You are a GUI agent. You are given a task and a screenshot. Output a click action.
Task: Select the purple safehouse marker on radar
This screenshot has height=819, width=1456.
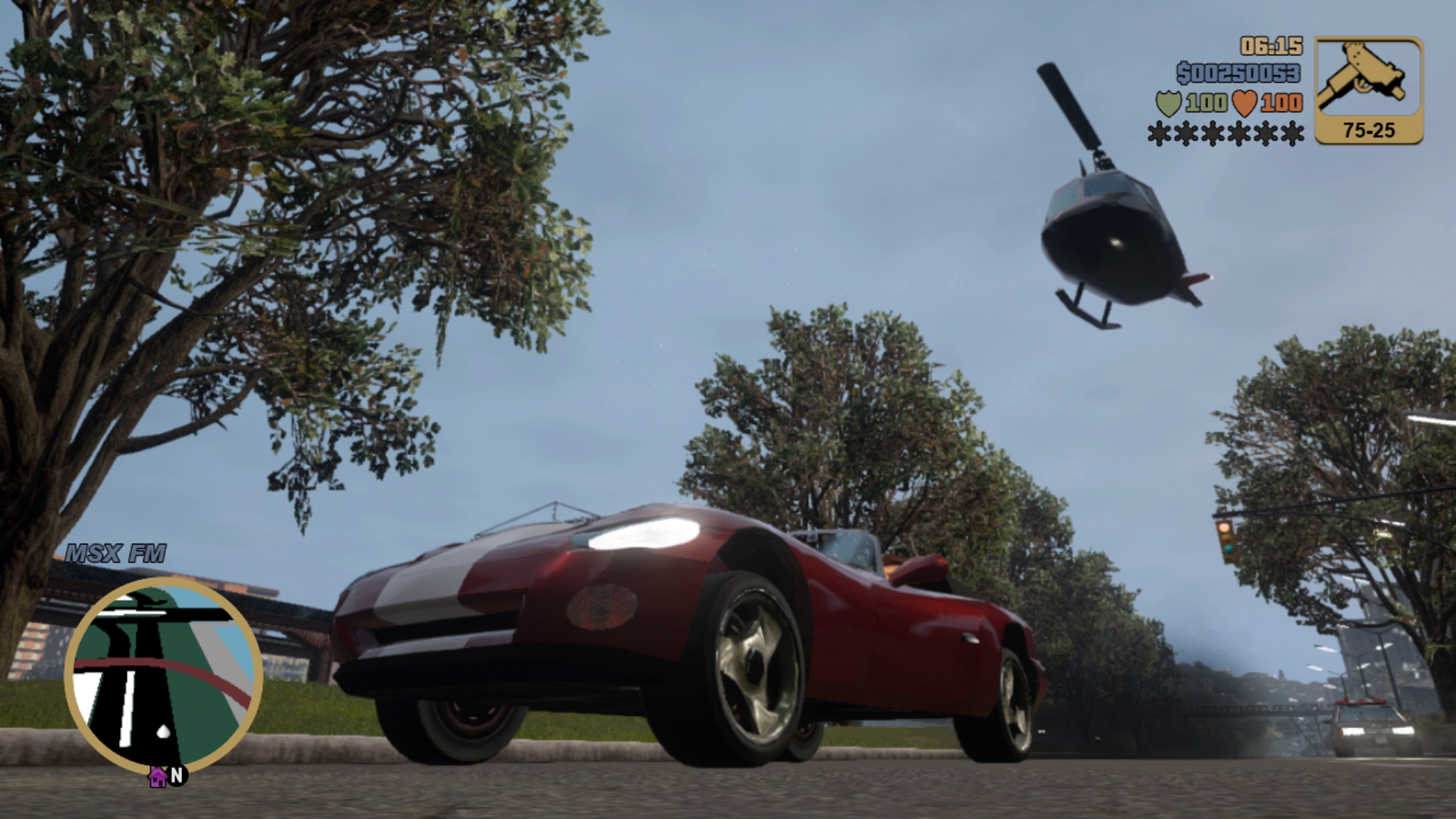coord(157,777)
